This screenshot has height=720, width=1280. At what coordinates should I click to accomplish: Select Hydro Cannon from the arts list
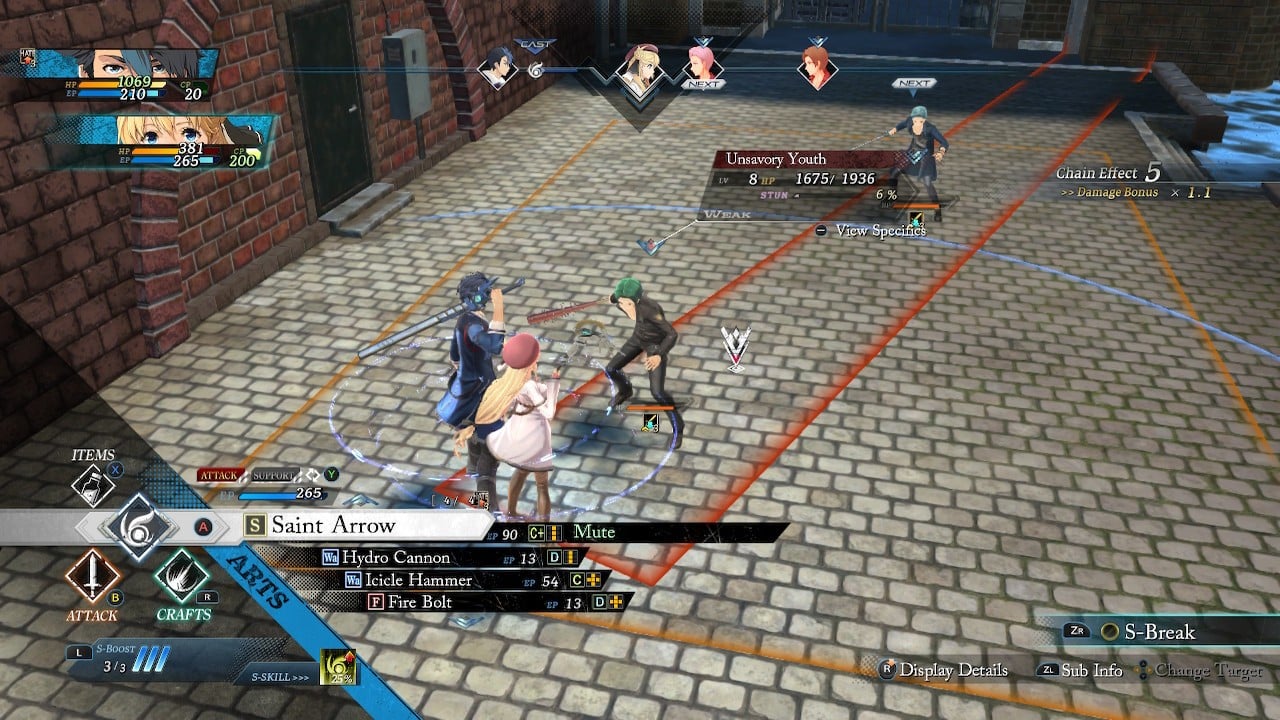coord(396,557)
